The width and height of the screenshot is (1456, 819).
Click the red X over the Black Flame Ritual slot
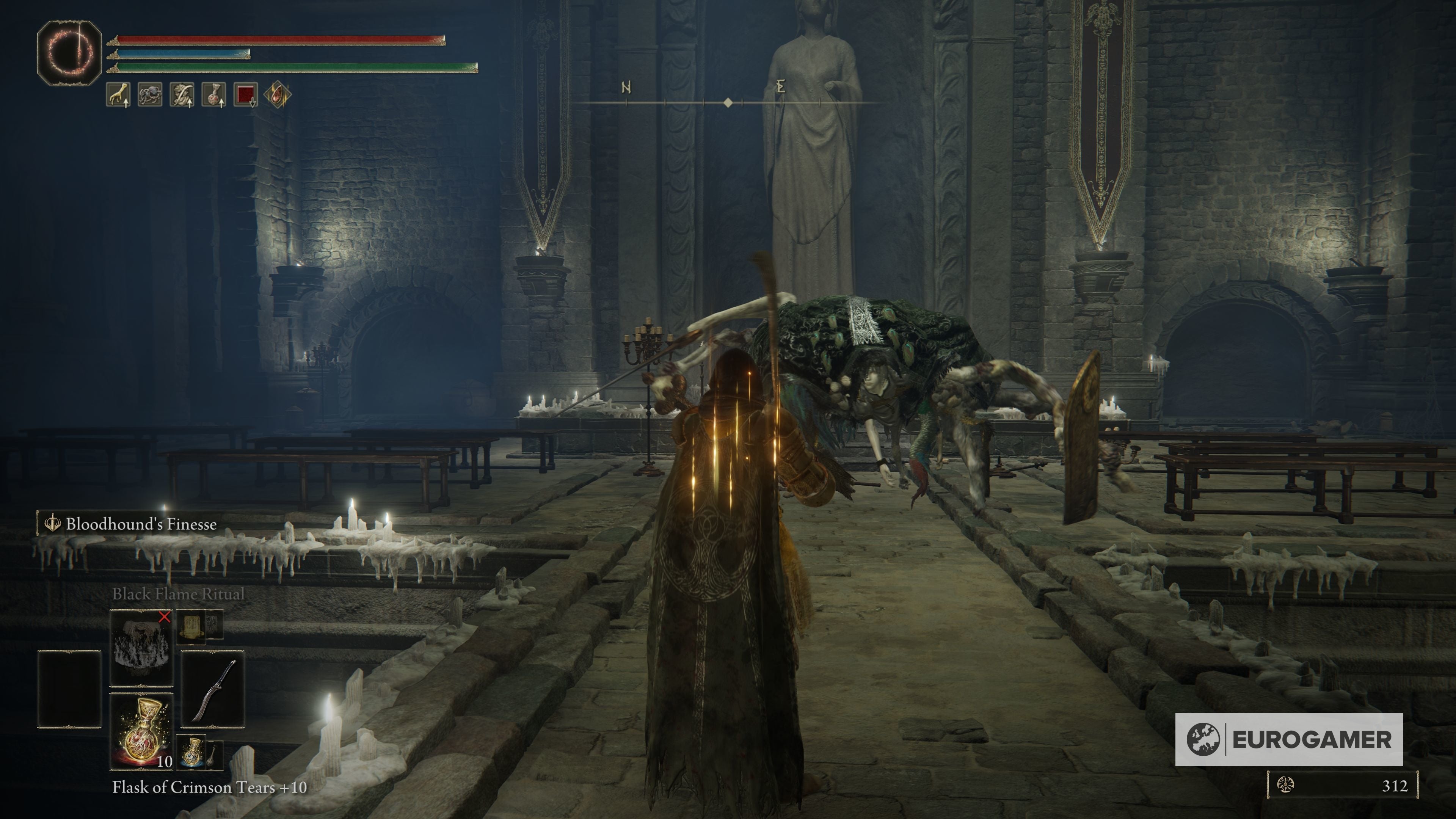click(x=165, y=618)
